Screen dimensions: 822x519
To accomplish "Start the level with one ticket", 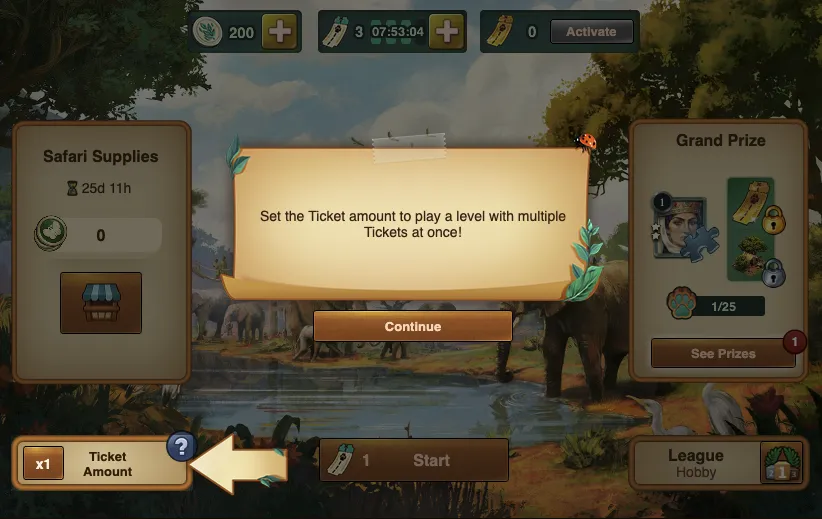I will [x=413, y=460].
